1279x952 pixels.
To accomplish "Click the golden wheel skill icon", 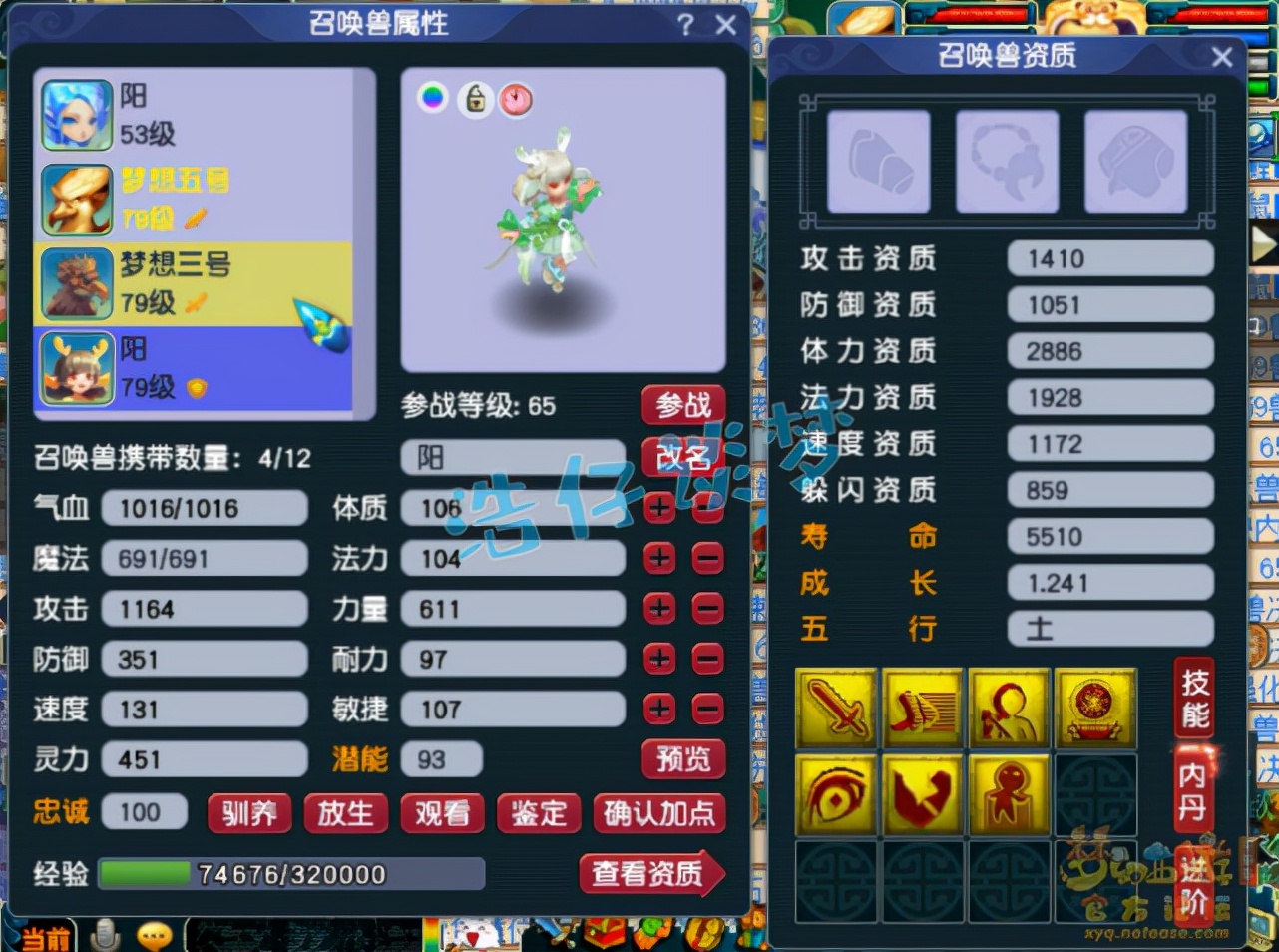I will click(x=1094, y=709).
